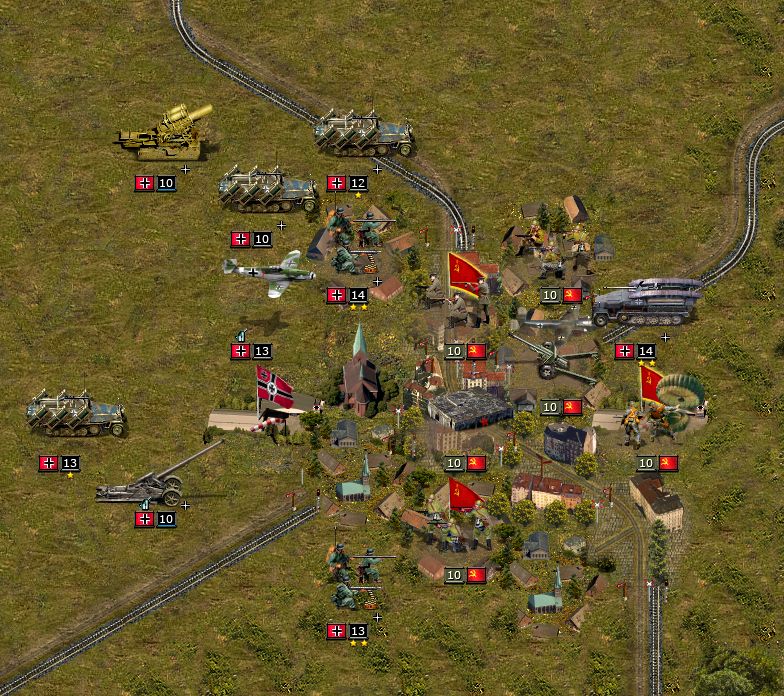The image size is (784, 696).
Task: Select the tan self-propelled heavy mortar unit
Action: point(160,135)
